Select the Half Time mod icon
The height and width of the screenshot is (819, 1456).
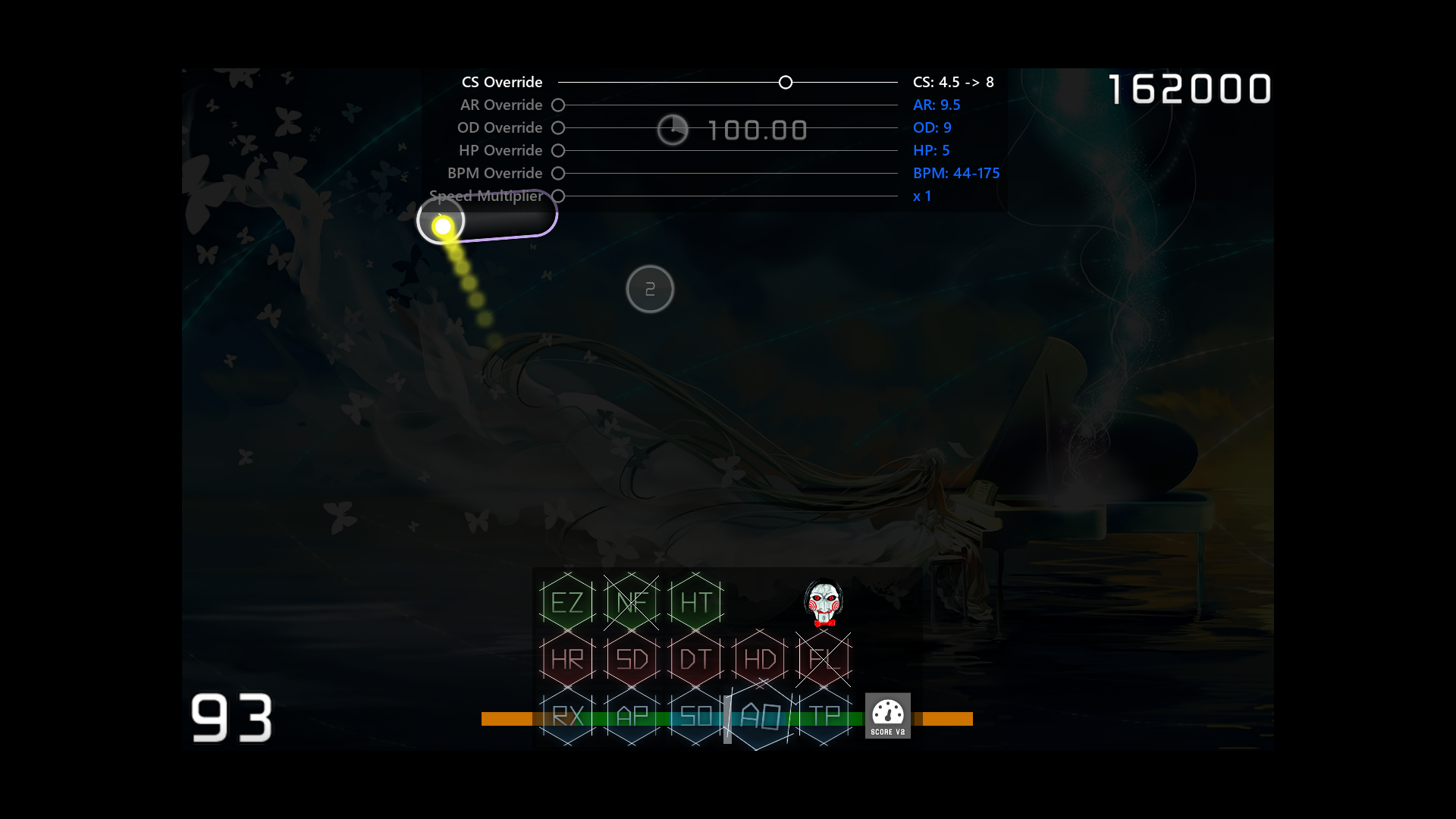point(695,601)
